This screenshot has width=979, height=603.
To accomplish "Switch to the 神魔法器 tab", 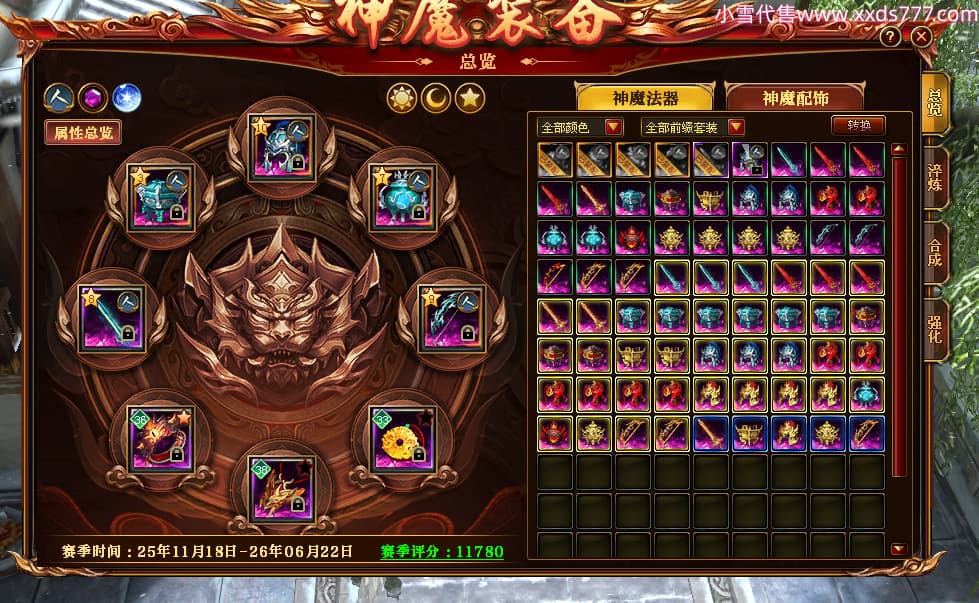I will click(645, 97).
